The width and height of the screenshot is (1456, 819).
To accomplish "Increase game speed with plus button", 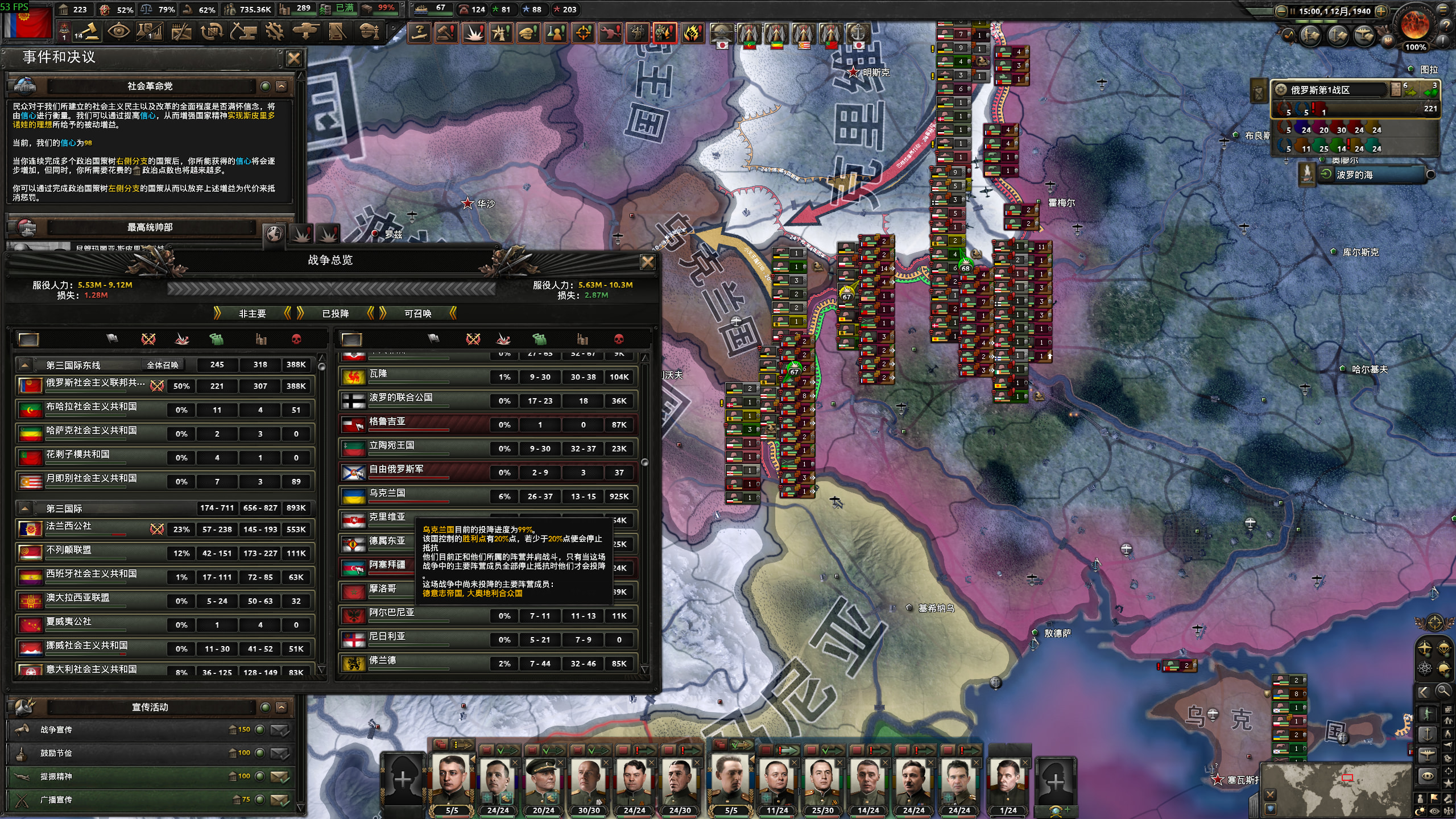I will pyautogui.click(x=1381, y=11).
